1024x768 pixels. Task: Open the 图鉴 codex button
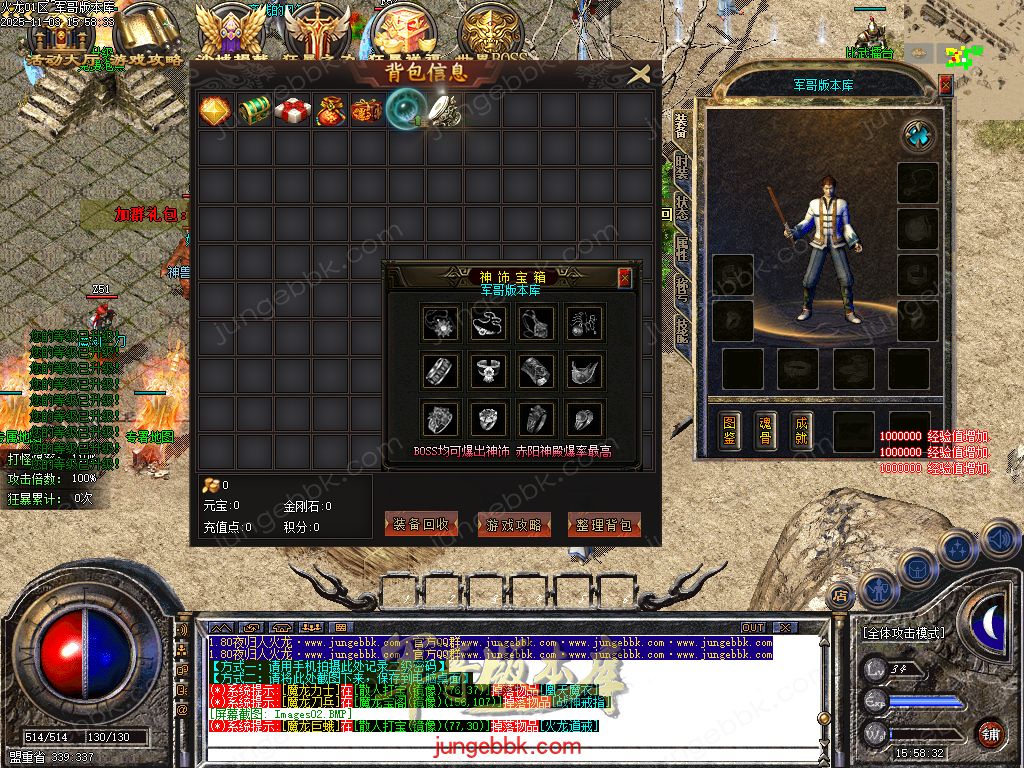(730, 430)
